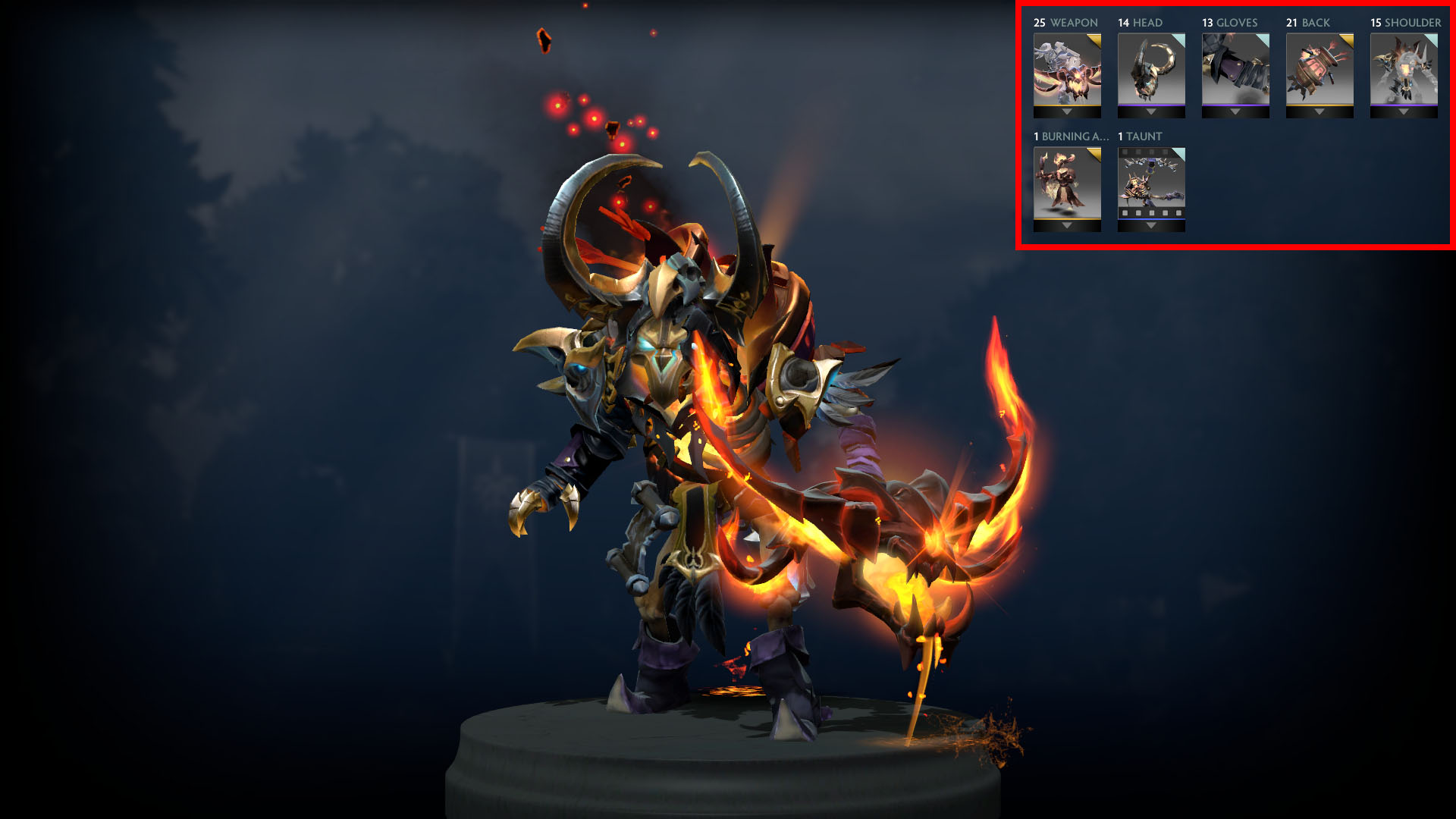
Task: Open the 14 HEAD slot label
Action: click(1140, 23)
